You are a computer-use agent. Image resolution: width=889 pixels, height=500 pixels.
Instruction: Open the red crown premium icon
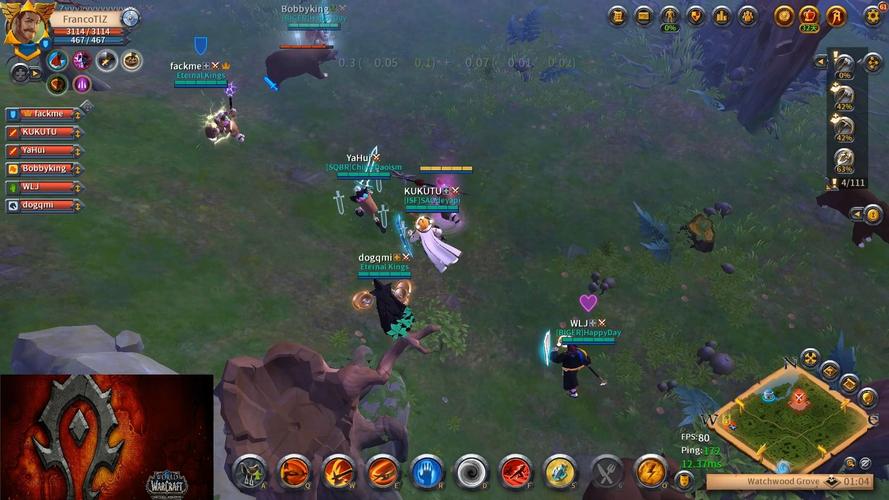tap(810, 16)
